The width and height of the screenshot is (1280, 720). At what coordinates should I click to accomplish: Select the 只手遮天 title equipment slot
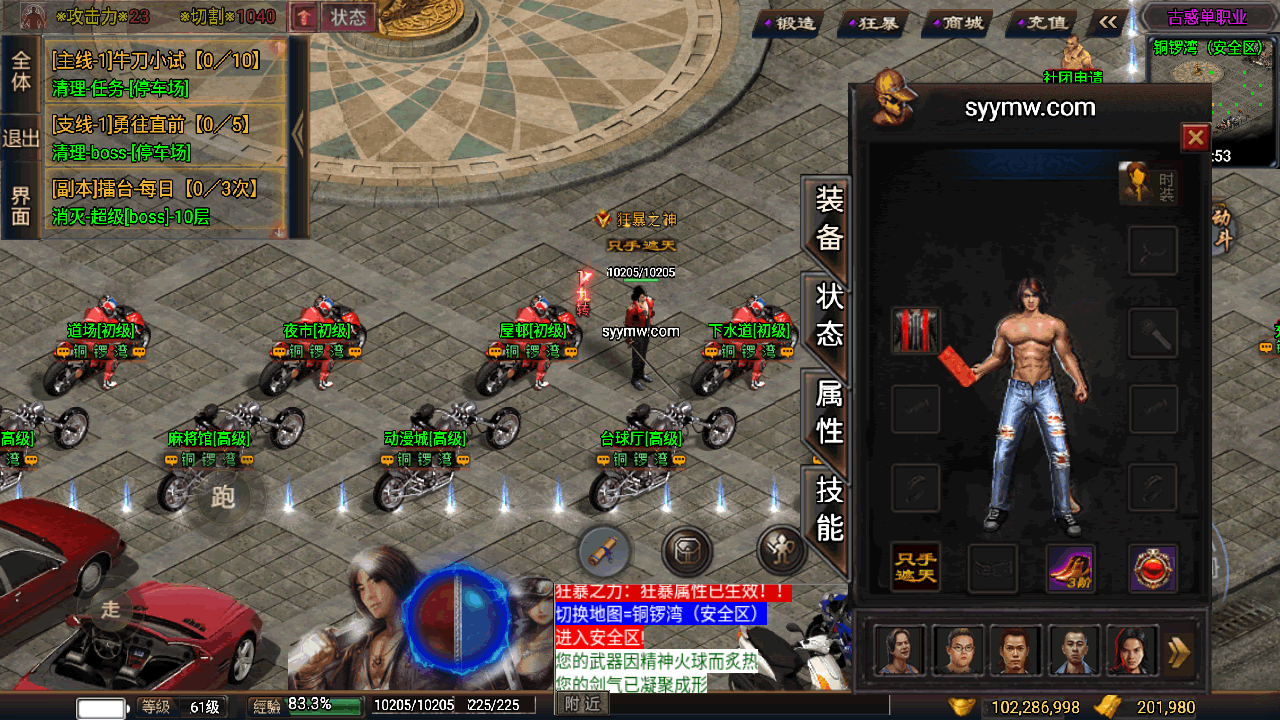pyautogui.click(x=915, y=568)
